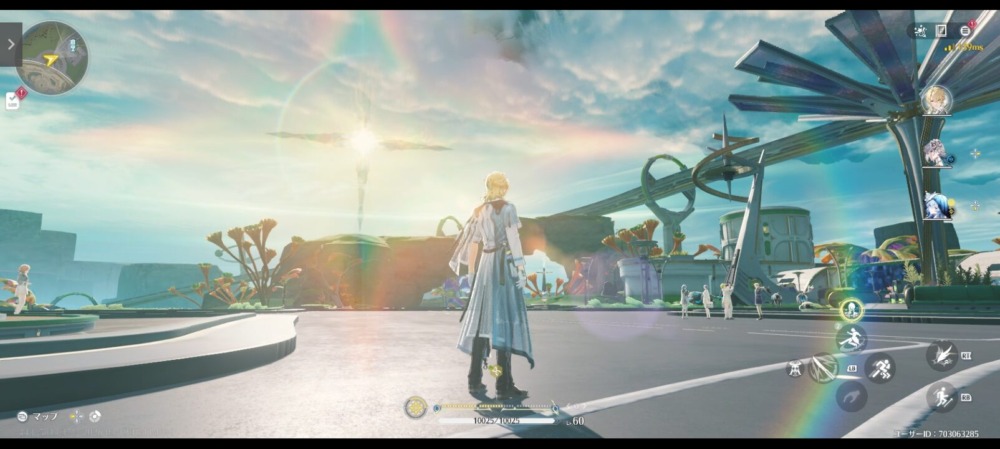The width and height of the screenshot is (1000, 449).
Task: Use the surfing glide skill icon
Action: pyautogui.click(x=852, y=338)
